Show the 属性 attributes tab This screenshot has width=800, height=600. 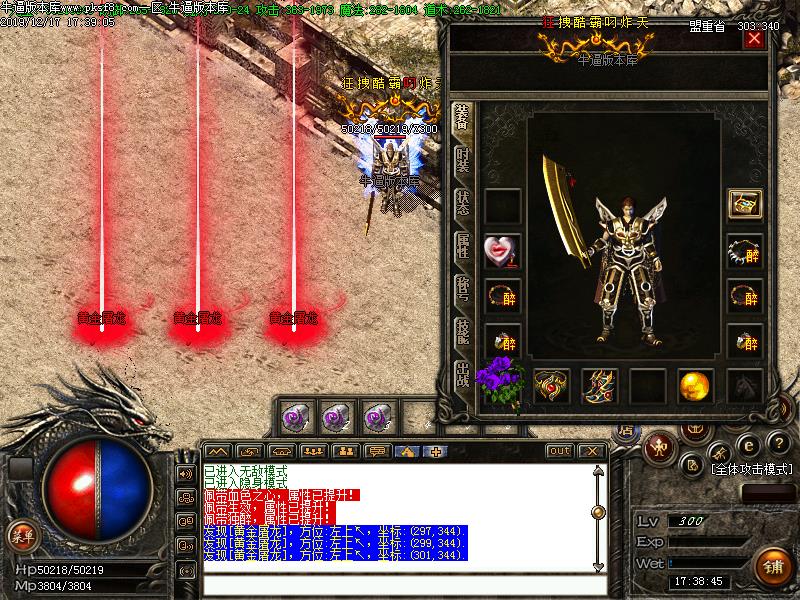tap(463, 247)
